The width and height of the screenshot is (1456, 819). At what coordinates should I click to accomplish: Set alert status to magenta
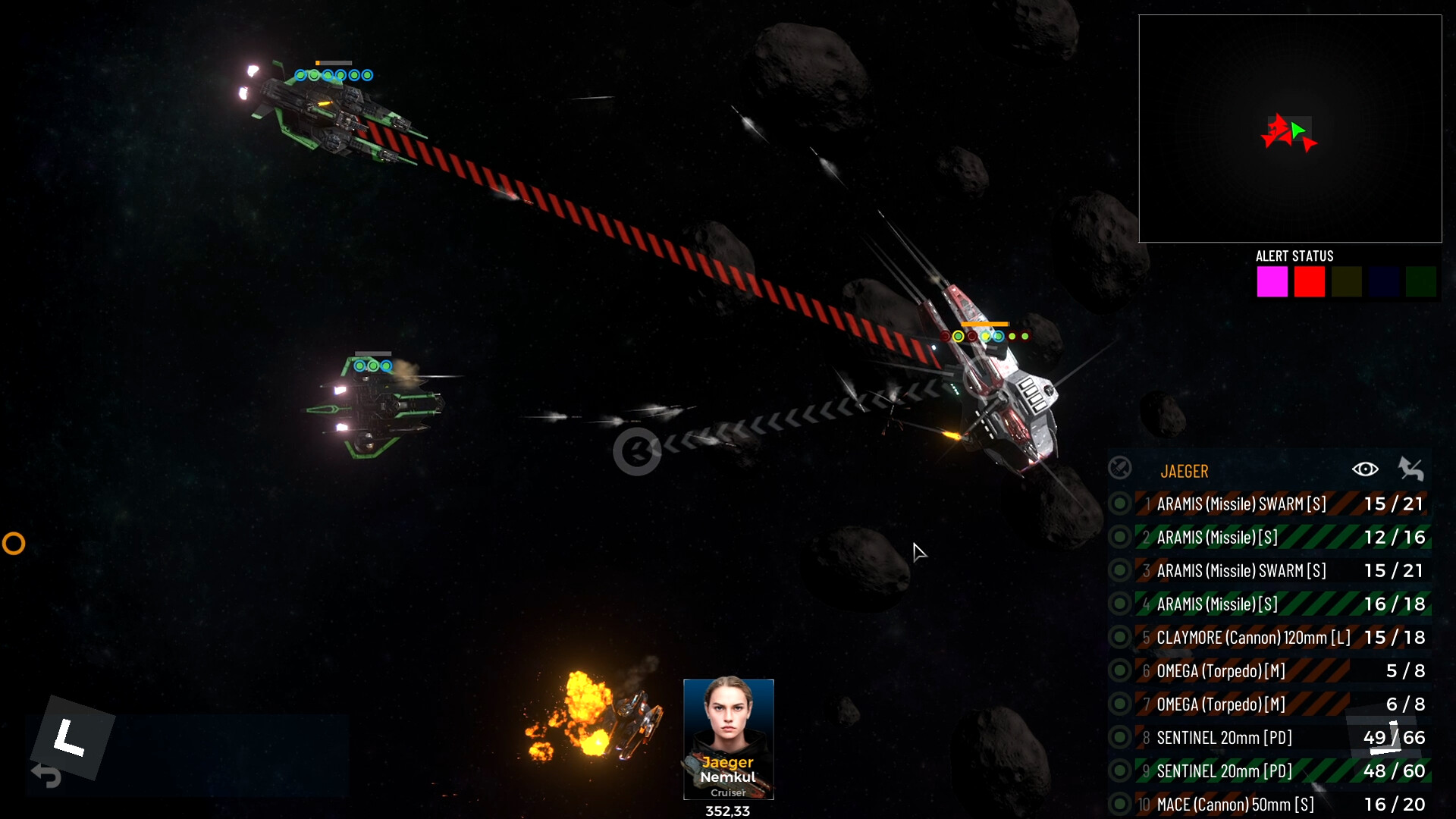point(1272,282)
